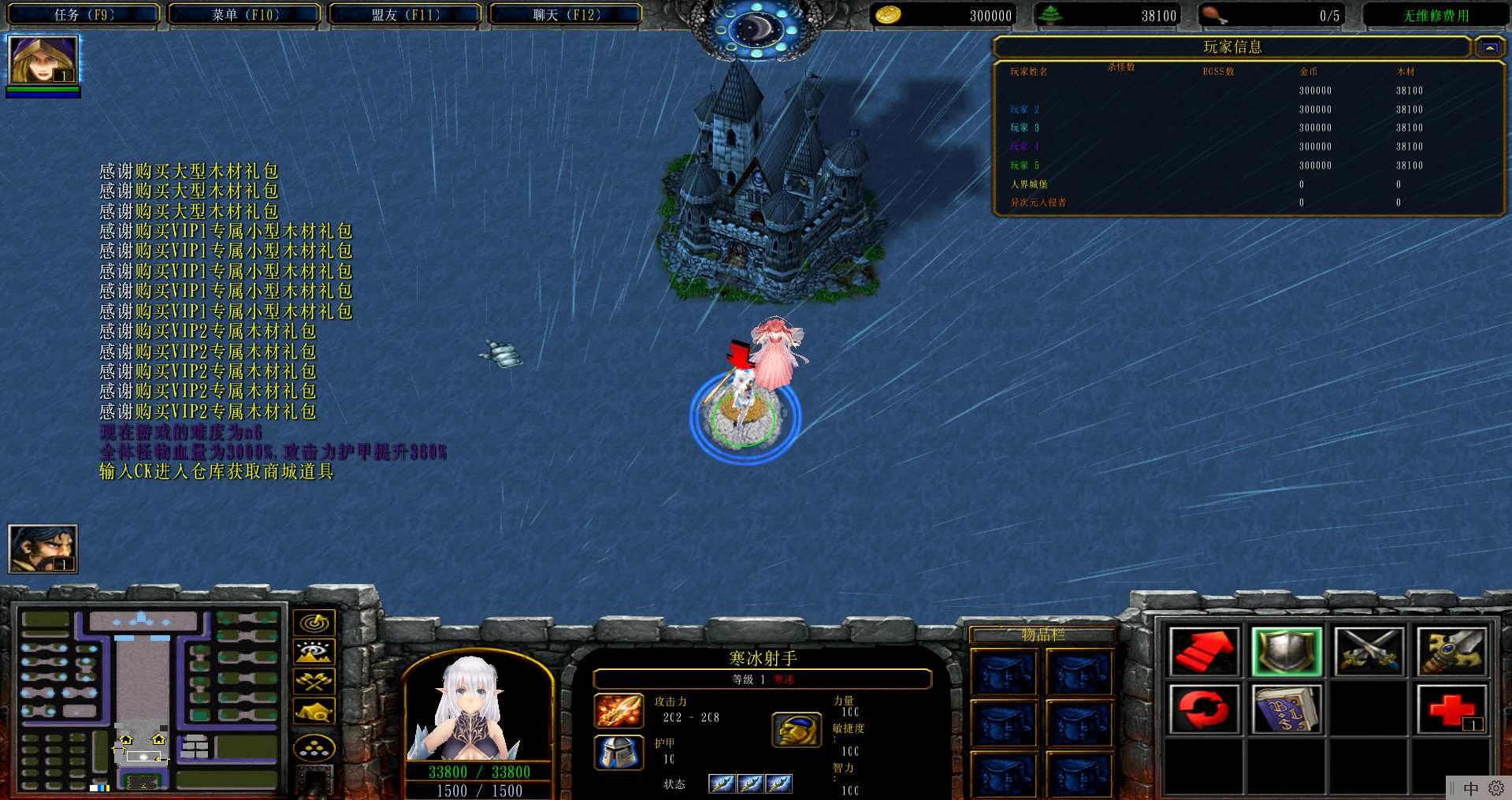Select the blonde hero icon at top left
The width and height of the screenshot is (1512, 800).
43,60
